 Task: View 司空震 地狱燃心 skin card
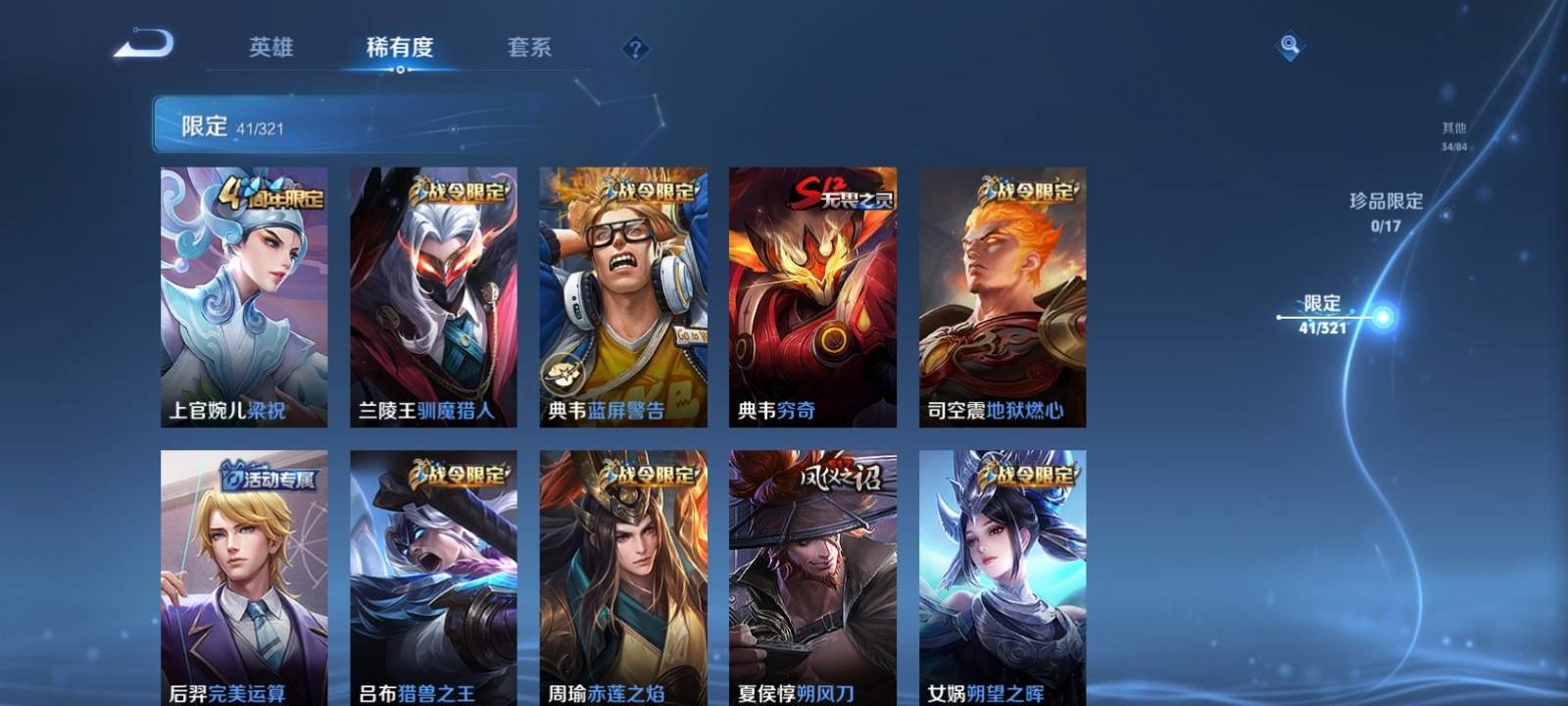pos(1002,296)
